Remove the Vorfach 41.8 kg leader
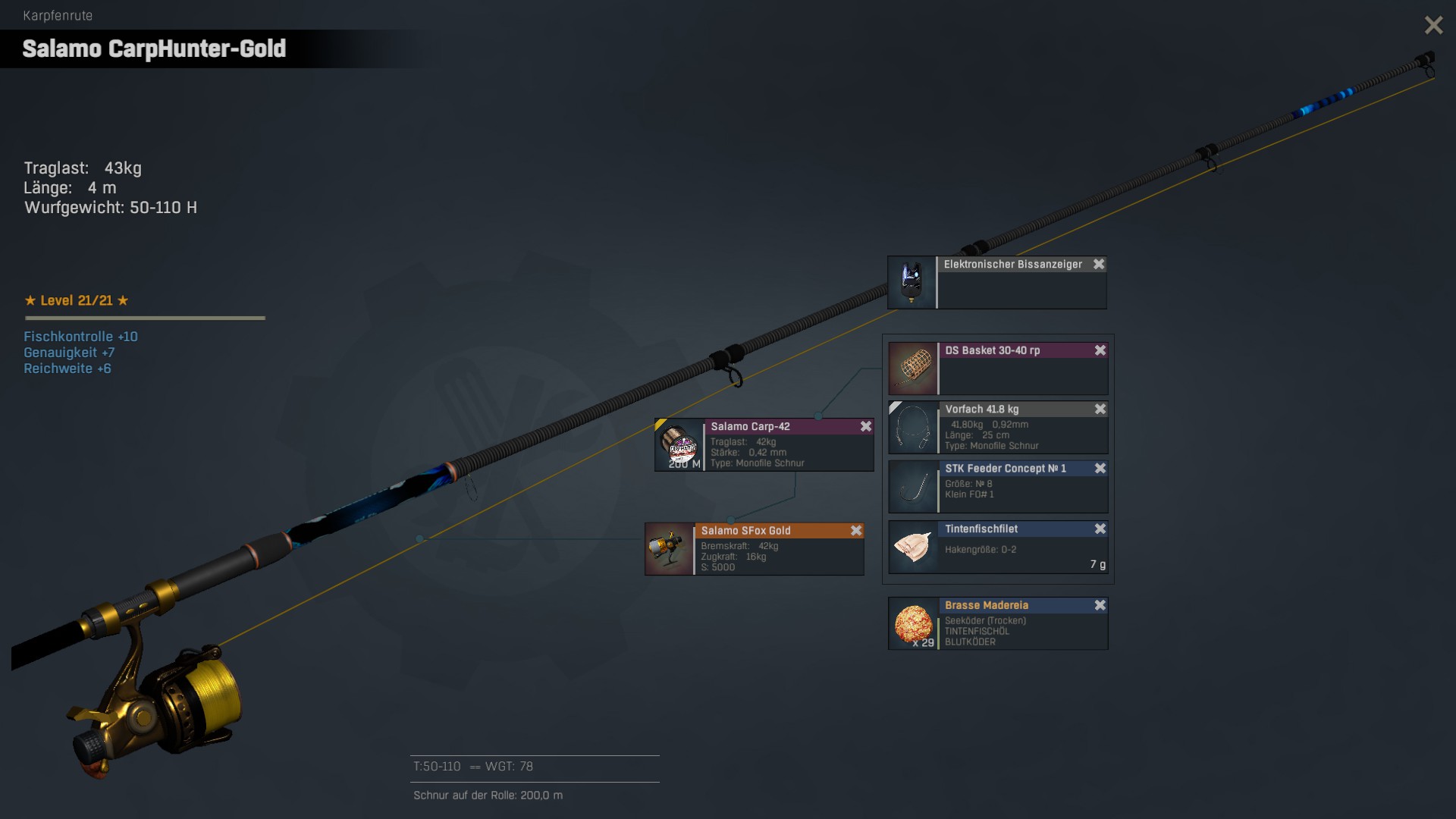Viewport: 1456px width, 819px height. pos(1100,409)
